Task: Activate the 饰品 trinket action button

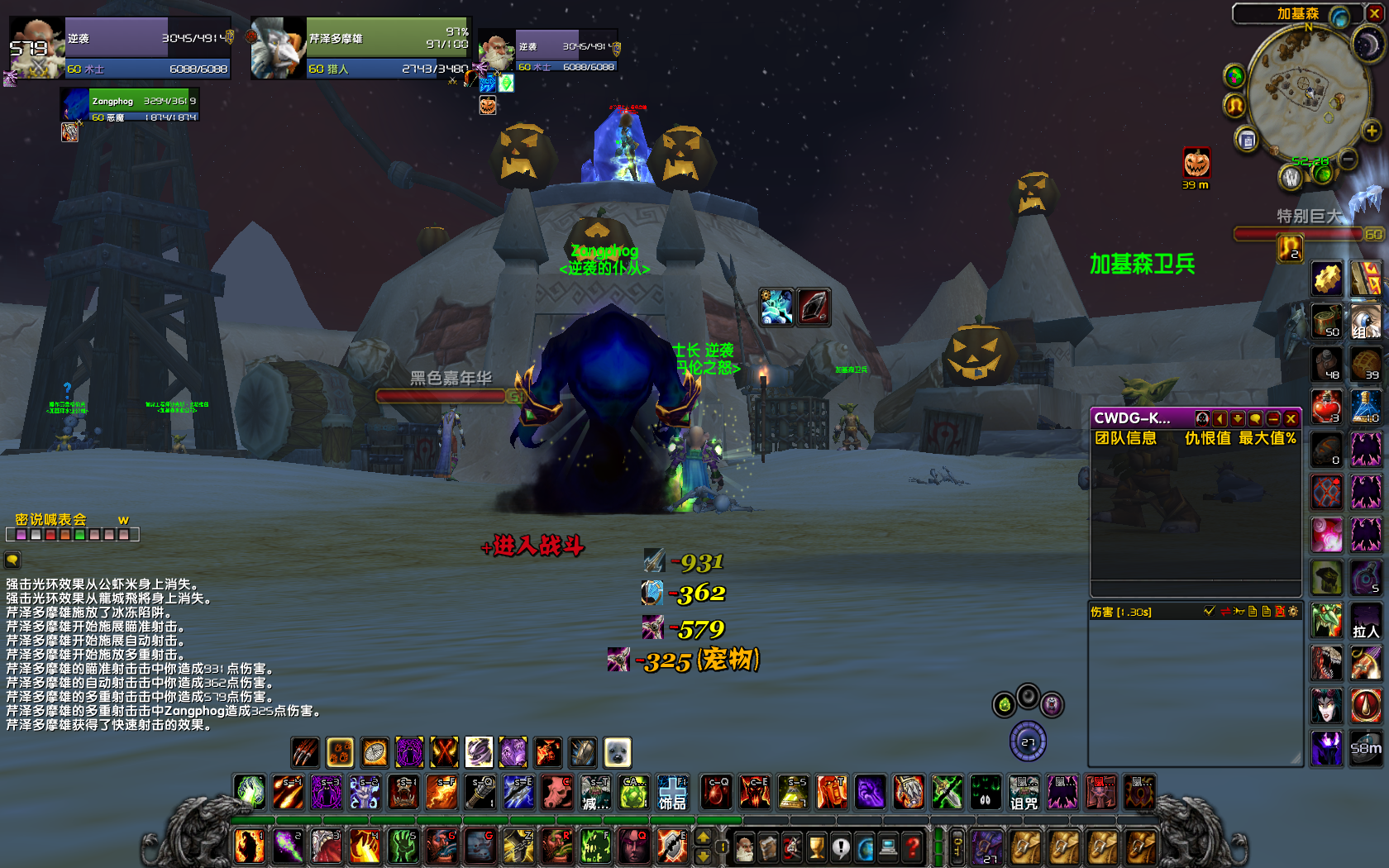Action: click(672, 793)
